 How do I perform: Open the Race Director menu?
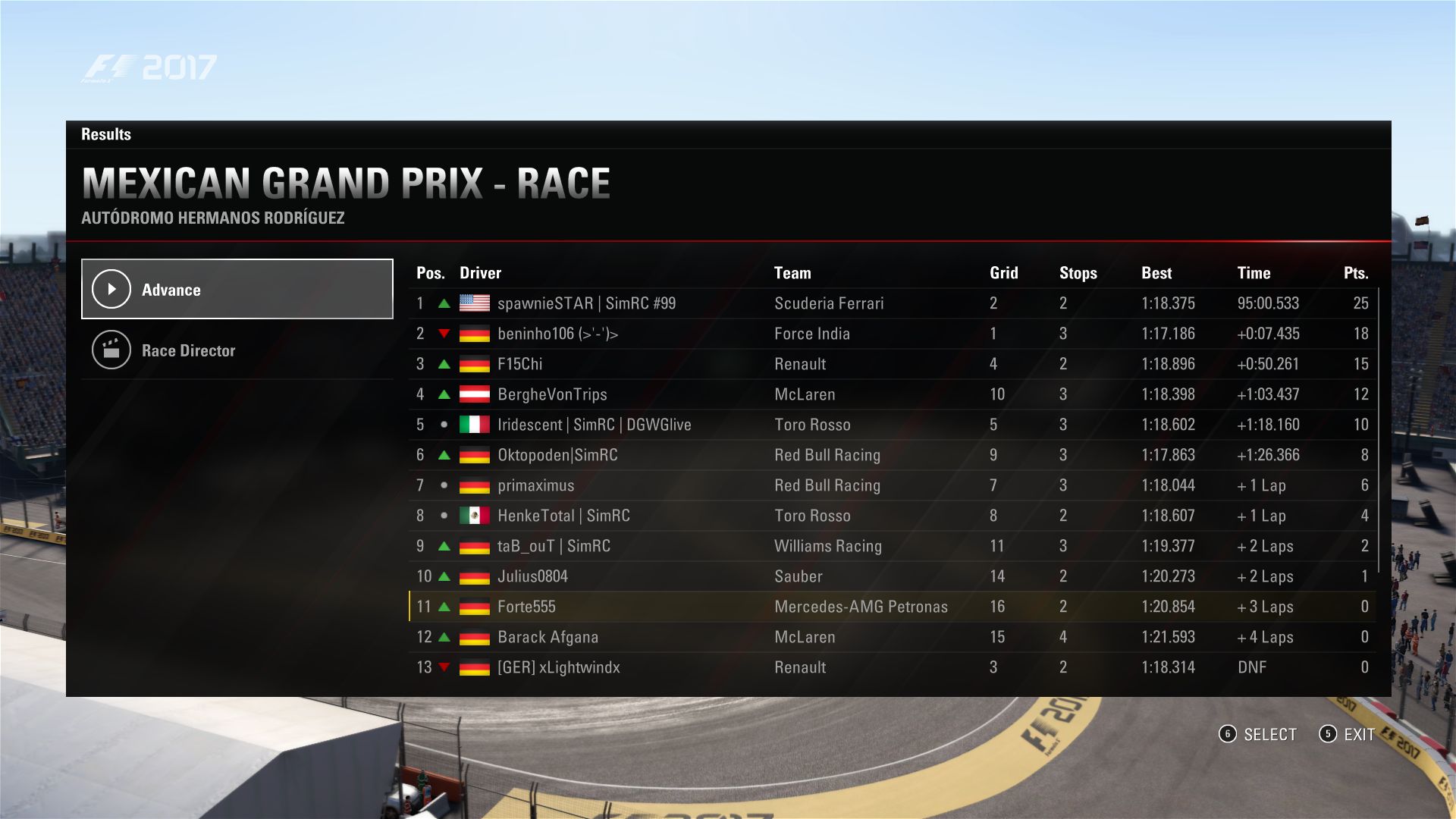coord(237,350)
